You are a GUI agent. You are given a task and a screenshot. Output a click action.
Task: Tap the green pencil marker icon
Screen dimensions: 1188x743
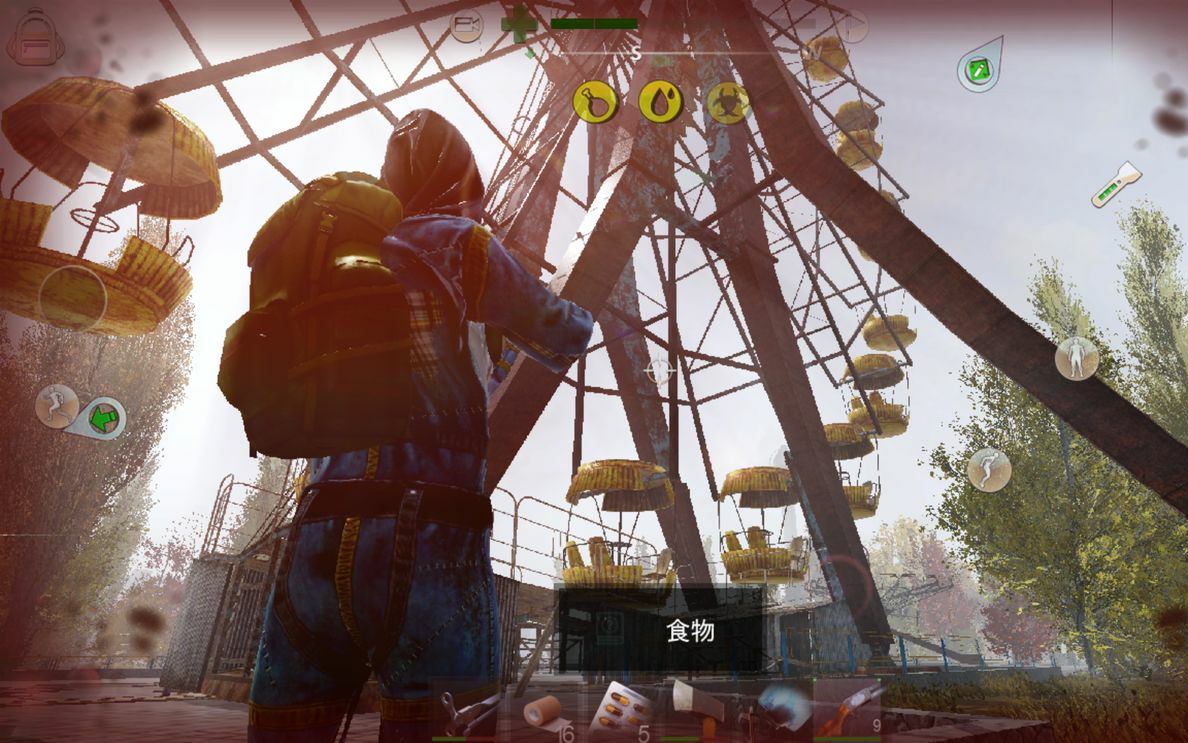978,68
